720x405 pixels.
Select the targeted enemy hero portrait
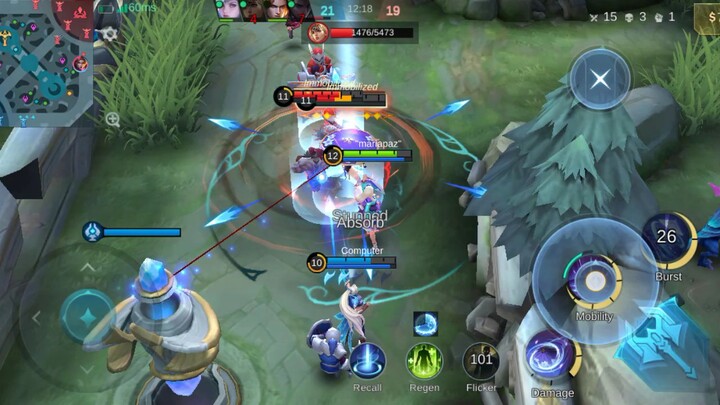tap(317, 33)
